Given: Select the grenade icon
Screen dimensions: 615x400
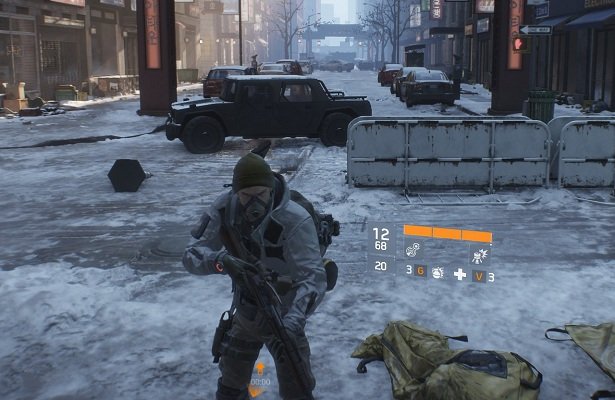Looking at the screenshot, I should coord(438,272).
